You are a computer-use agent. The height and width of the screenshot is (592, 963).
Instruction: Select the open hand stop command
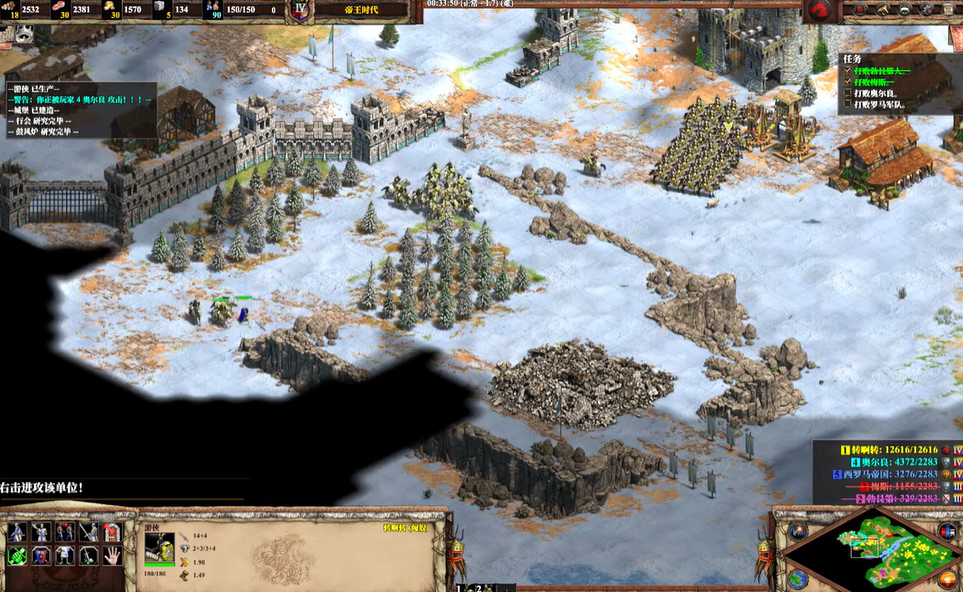click(x=112, y=554)
